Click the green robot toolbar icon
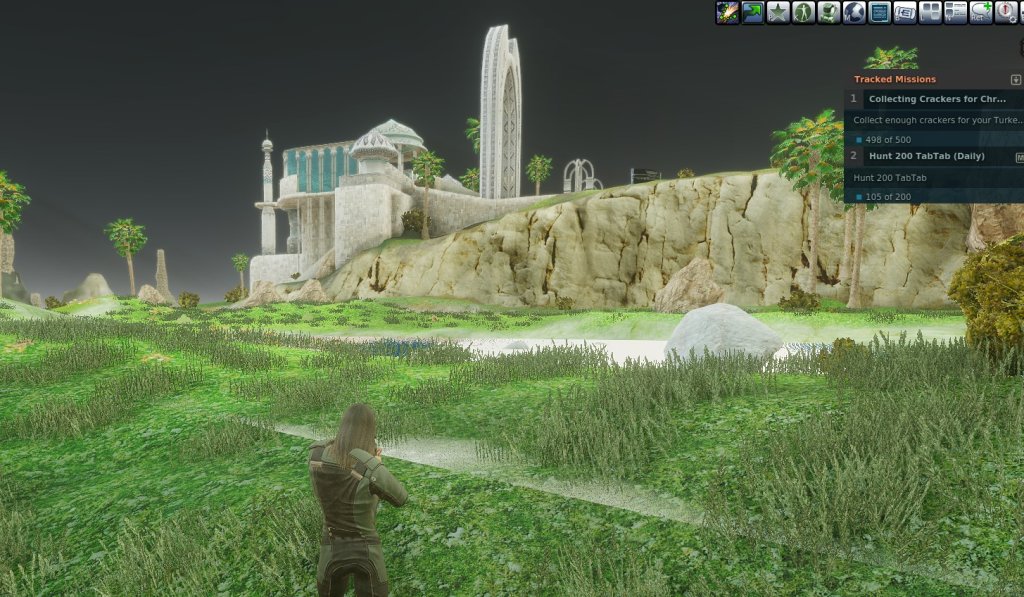1024x597 pixels. coord(829,13)
